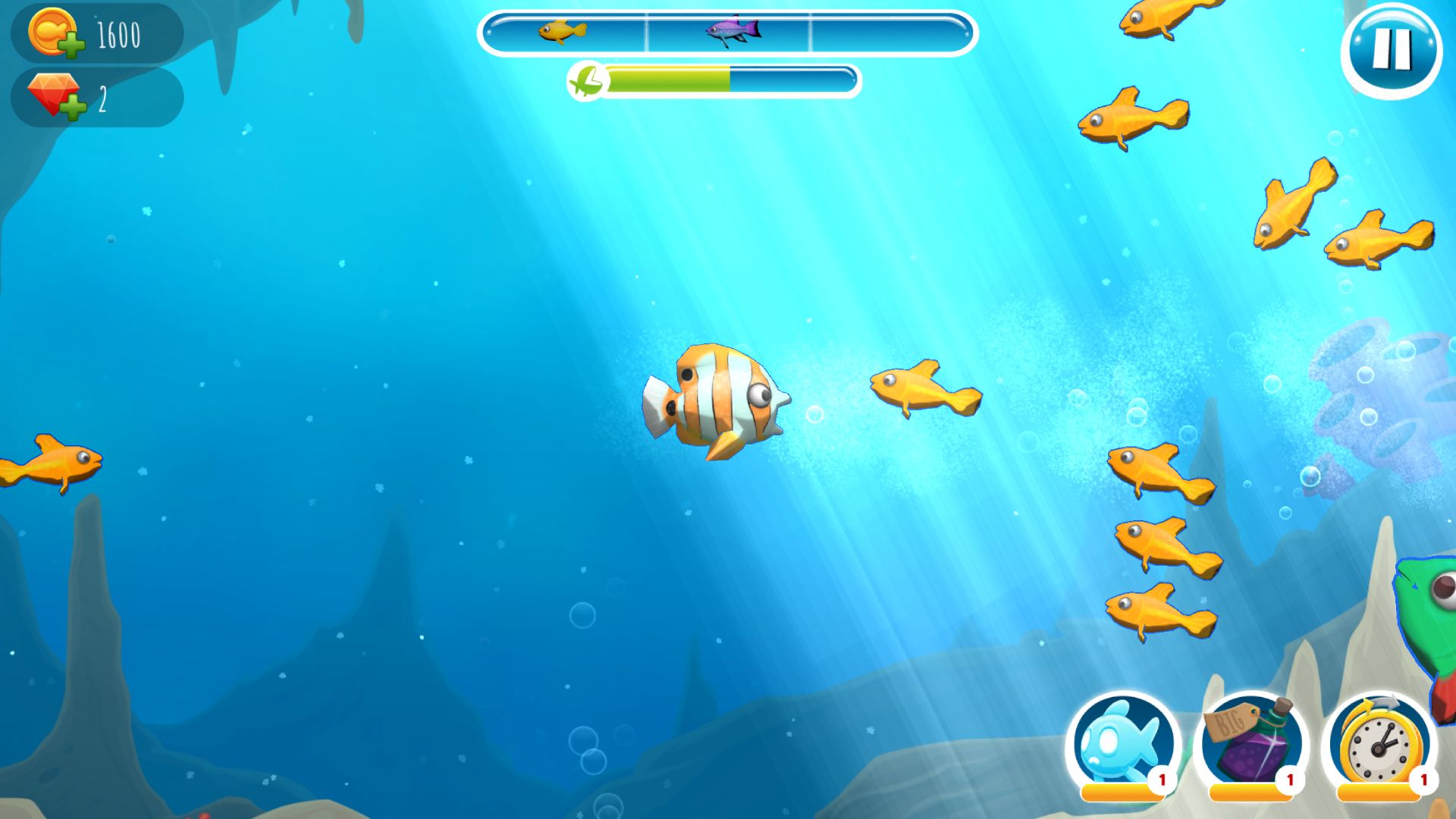Viewport: 1456px width, 819px height.
Task: Tap the pause icon's rounded button
Action: pyautogui.click(x=1392, y=49)
